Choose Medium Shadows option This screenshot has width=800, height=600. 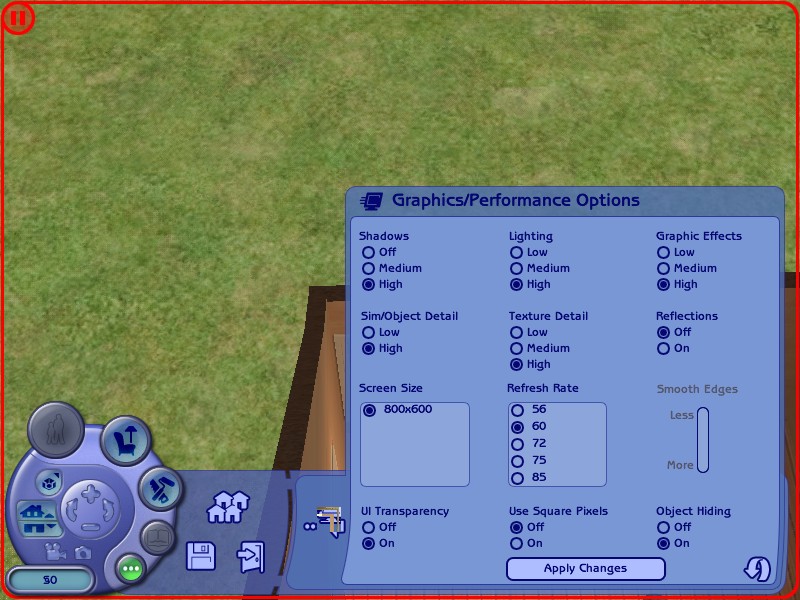369,269
